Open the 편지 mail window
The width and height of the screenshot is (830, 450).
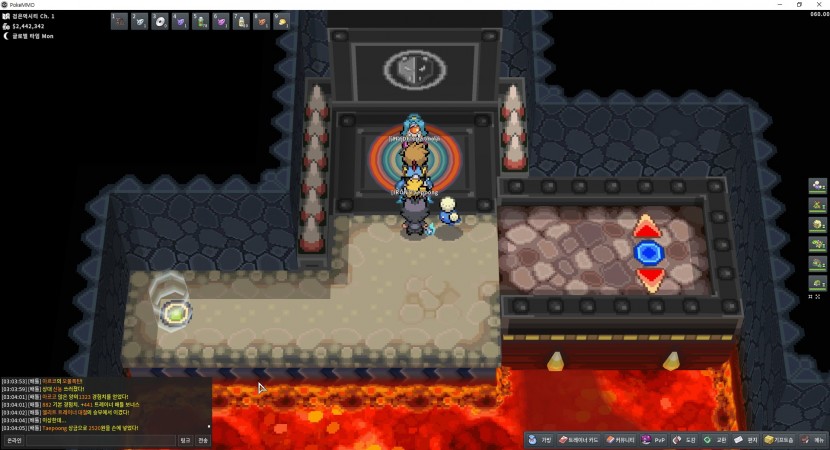(746, 440)
